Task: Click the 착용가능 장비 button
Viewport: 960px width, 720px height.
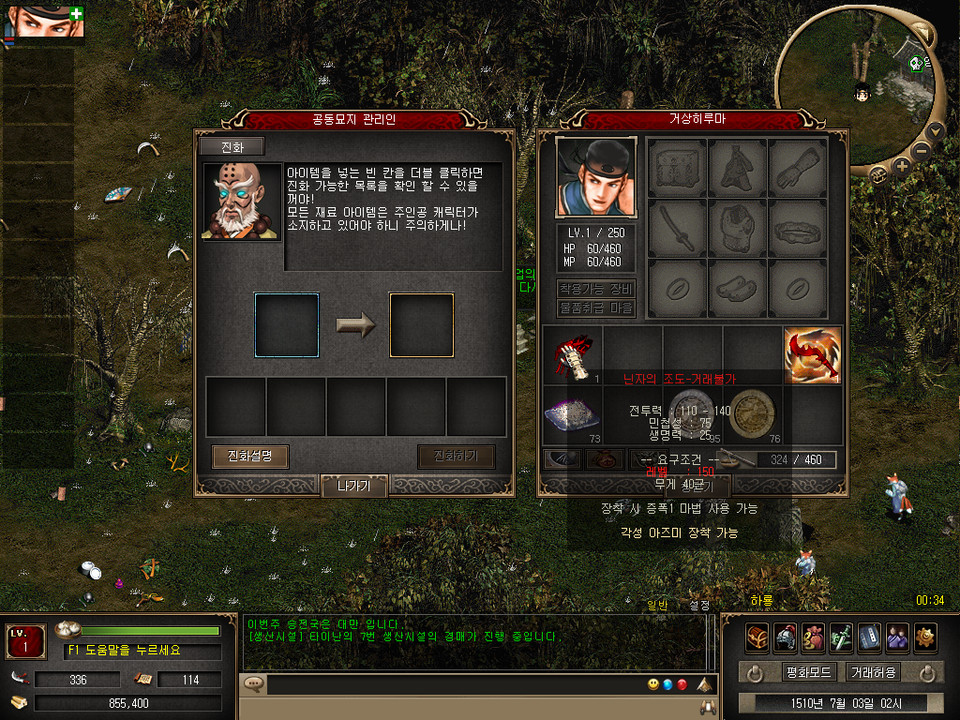Action: click(596, 288)
